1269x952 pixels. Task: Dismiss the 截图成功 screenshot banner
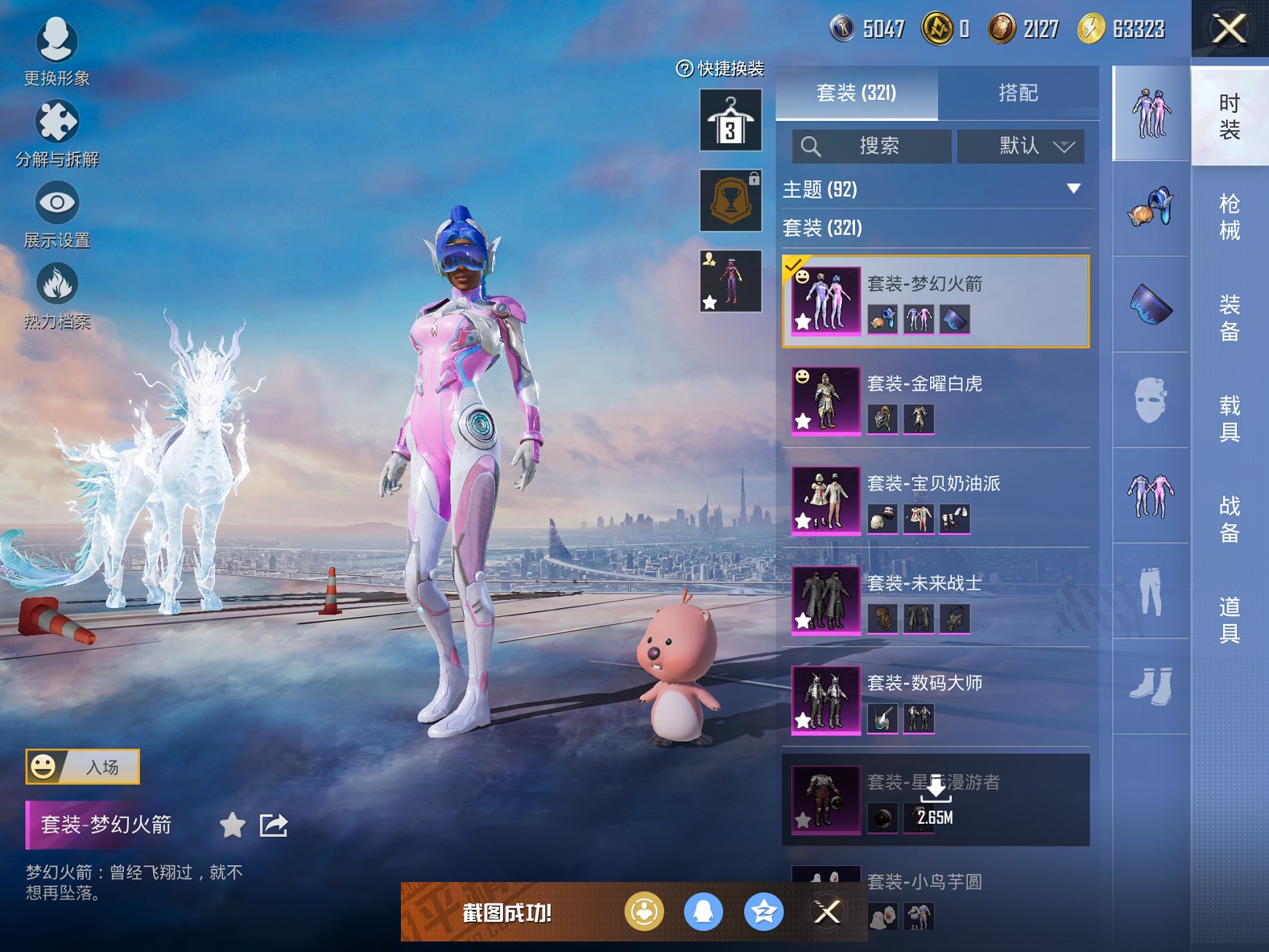coord(827,912)
